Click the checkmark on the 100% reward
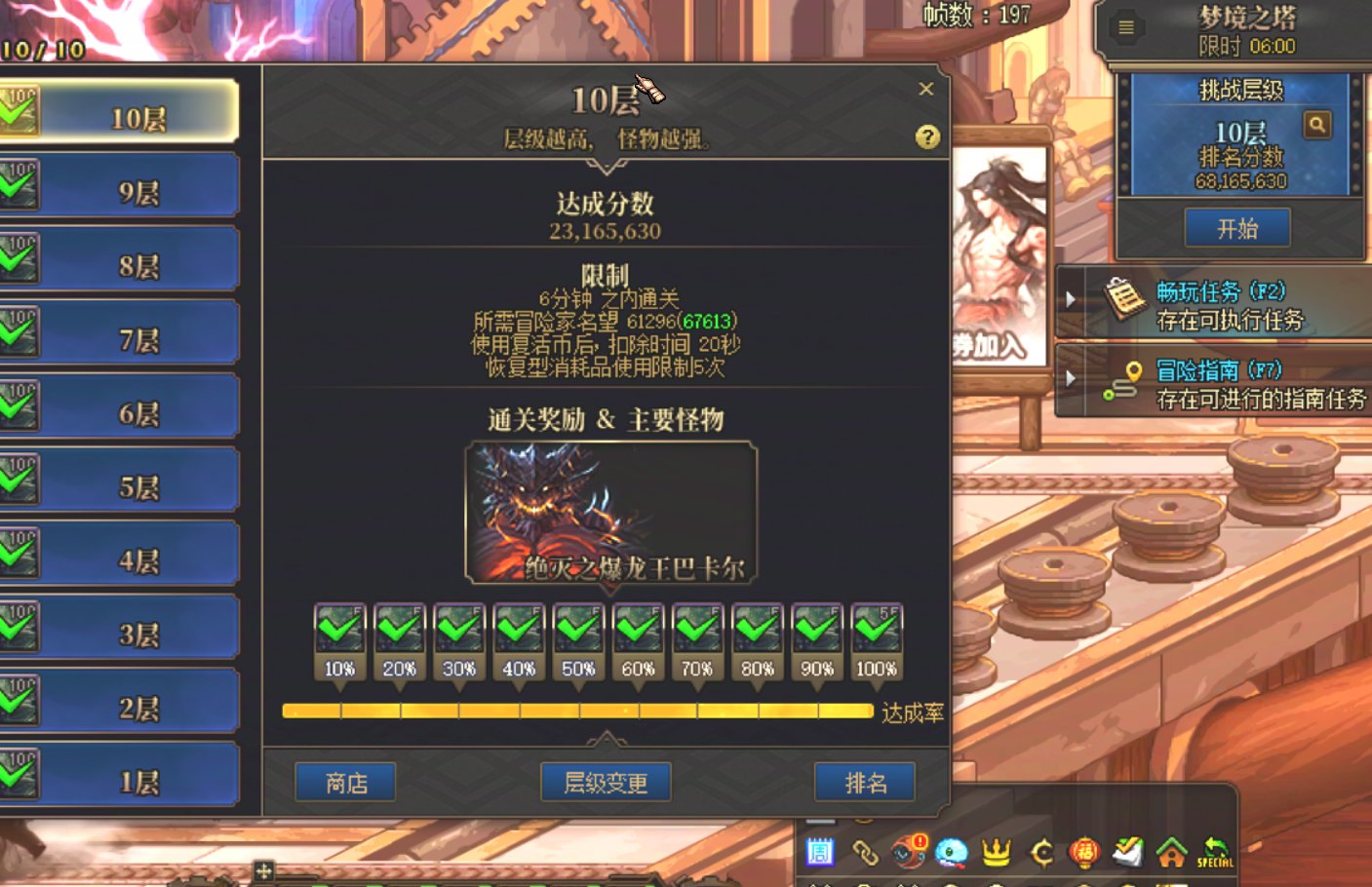This screenshot has height=887, width=1372. (875, 629)
